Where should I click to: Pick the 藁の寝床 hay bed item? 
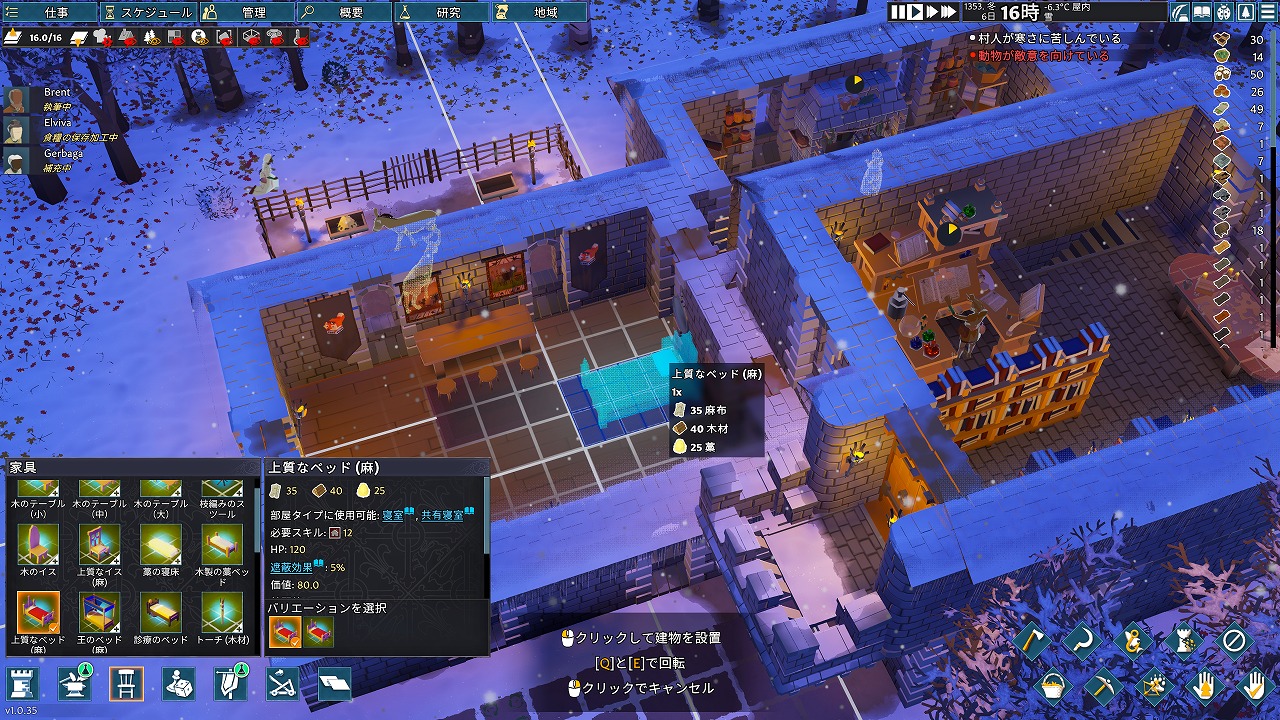coord(160,545)
